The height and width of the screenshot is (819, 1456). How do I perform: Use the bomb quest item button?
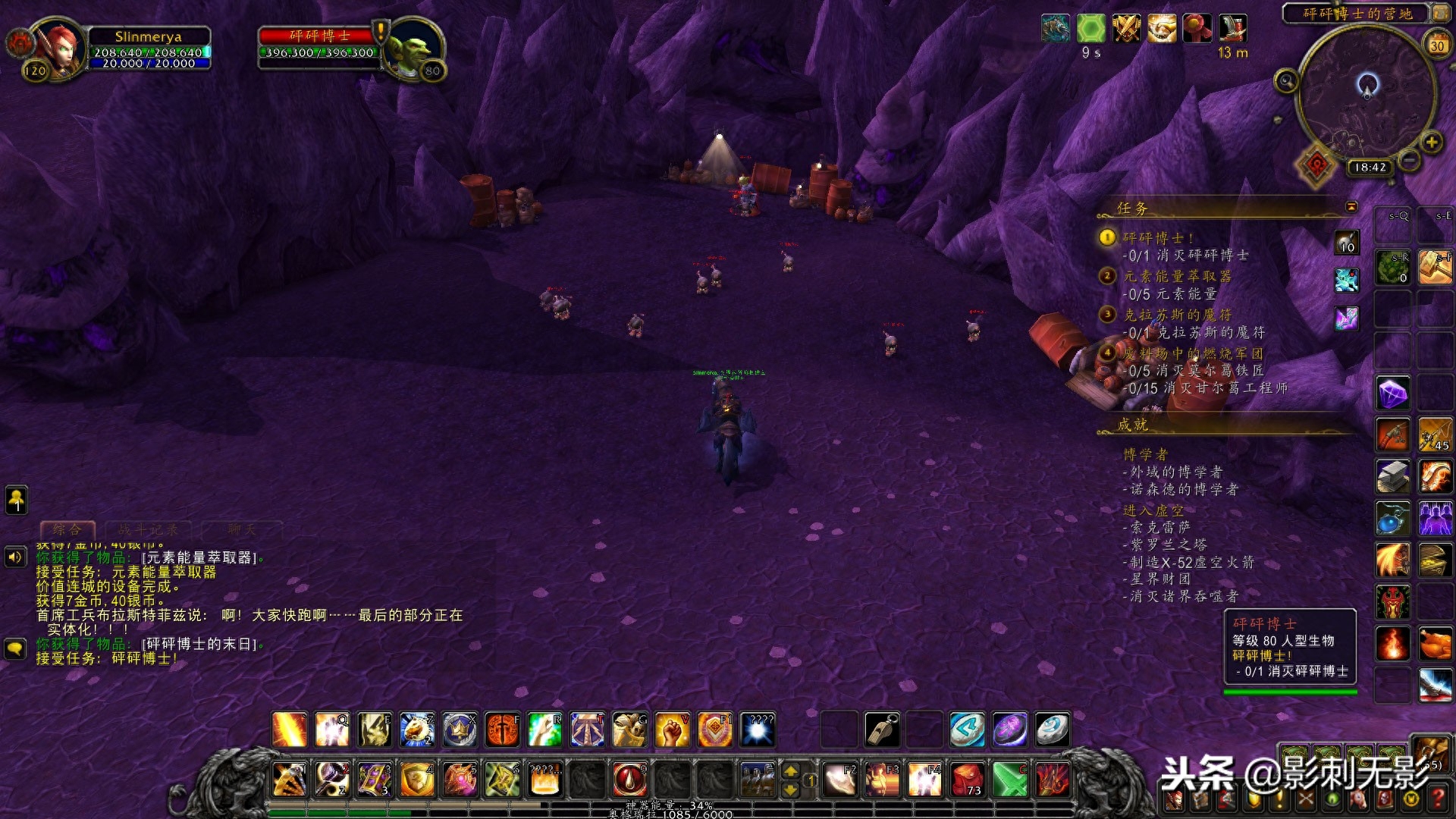pos(1347,243)
